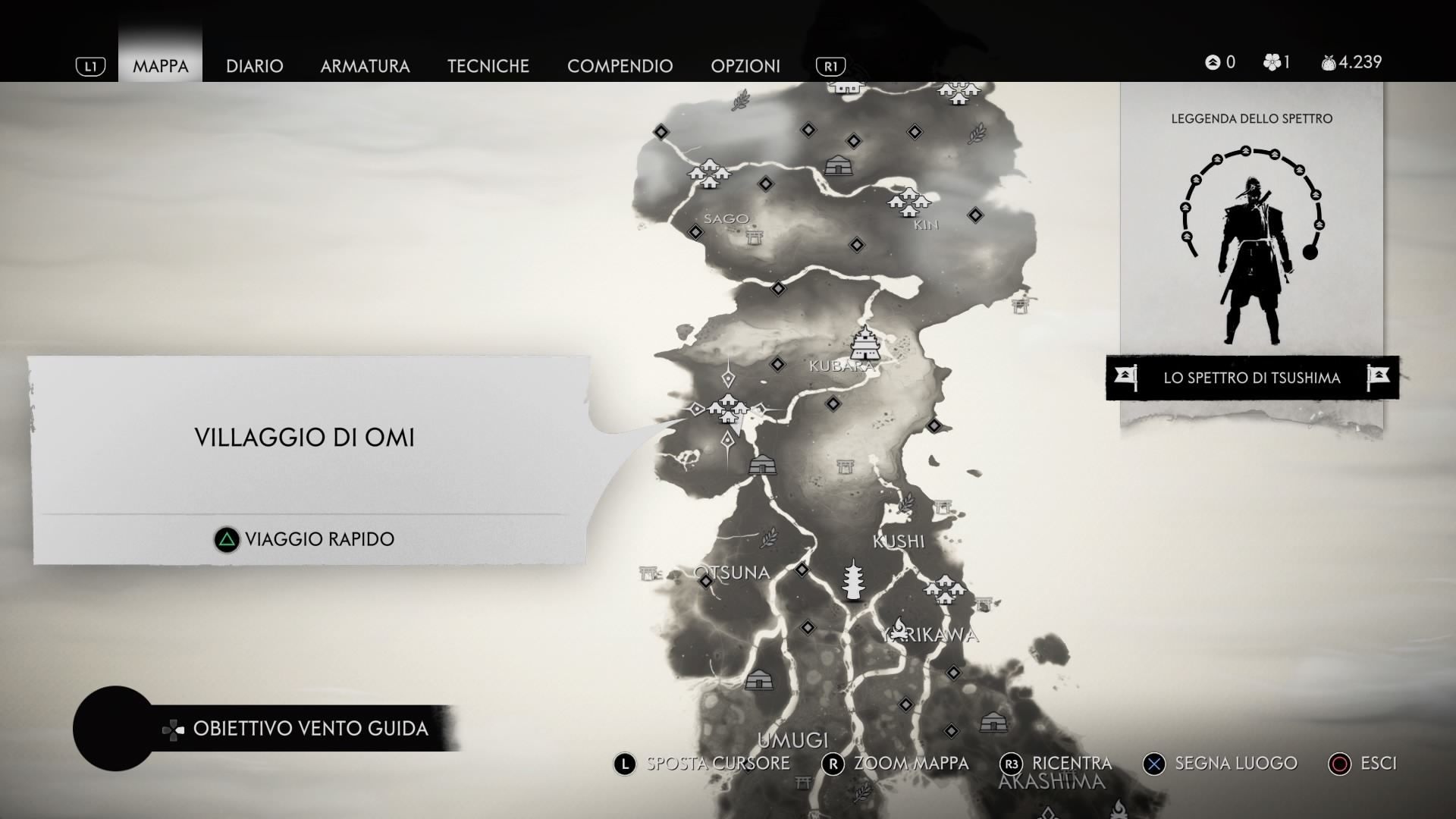Select the Mappa tab
Image resolution: width=1456 pixels, height=819 pixels.
click(160, 66)
